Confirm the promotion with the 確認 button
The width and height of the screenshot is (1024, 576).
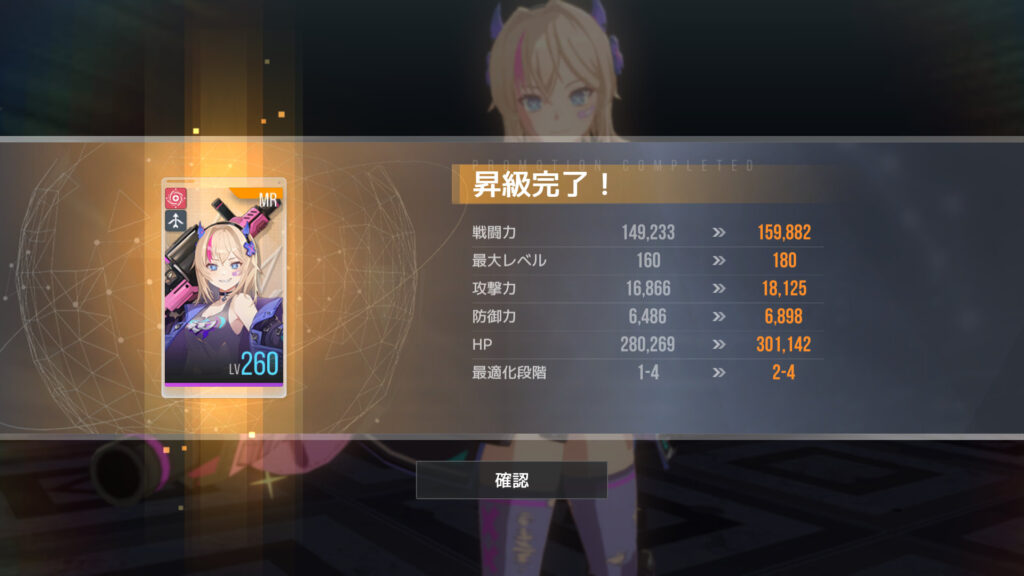coord(511,480)
